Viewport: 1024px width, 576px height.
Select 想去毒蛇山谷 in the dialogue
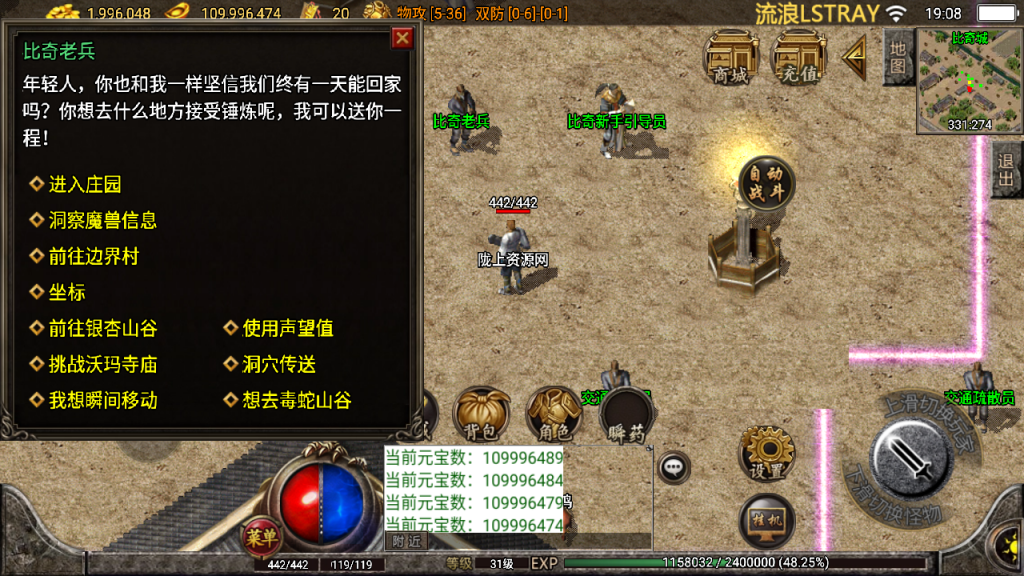click(296, 401)
